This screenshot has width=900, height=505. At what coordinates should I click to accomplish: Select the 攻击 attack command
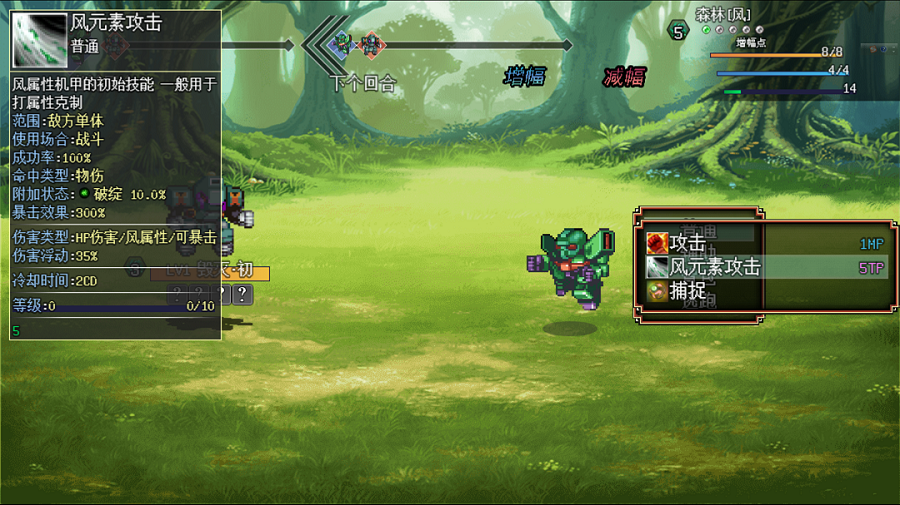tap(687, 243)
